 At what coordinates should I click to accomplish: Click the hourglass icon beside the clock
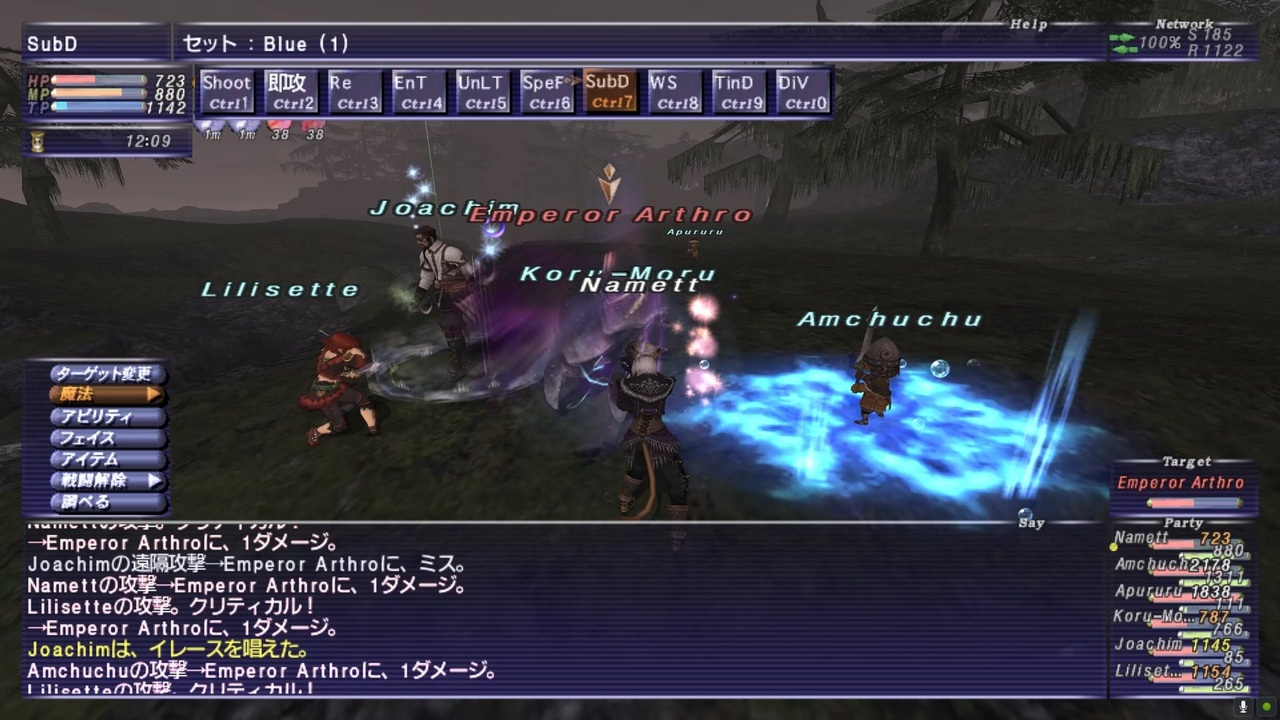click(36, 140)
